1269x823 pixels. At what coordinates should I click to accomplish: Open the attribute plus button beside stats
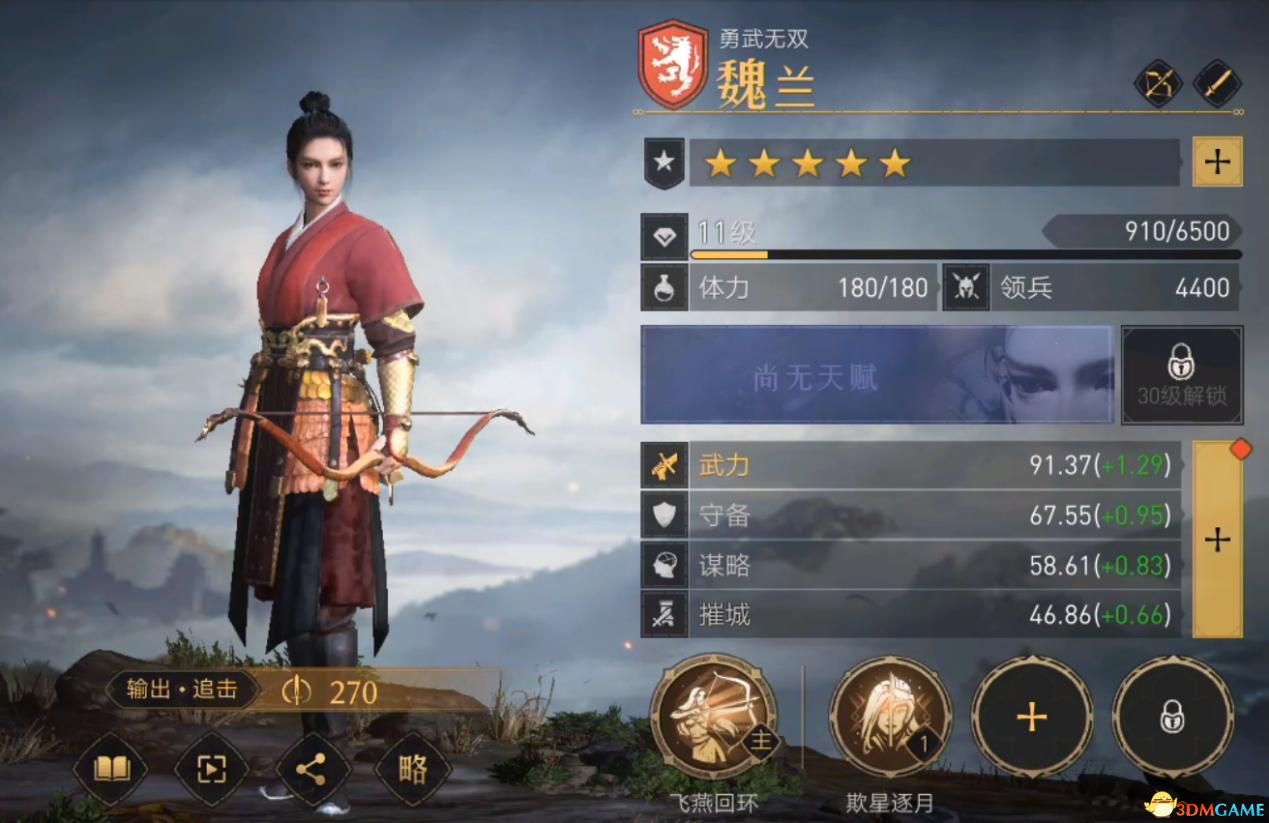[x=1217, y=540]
